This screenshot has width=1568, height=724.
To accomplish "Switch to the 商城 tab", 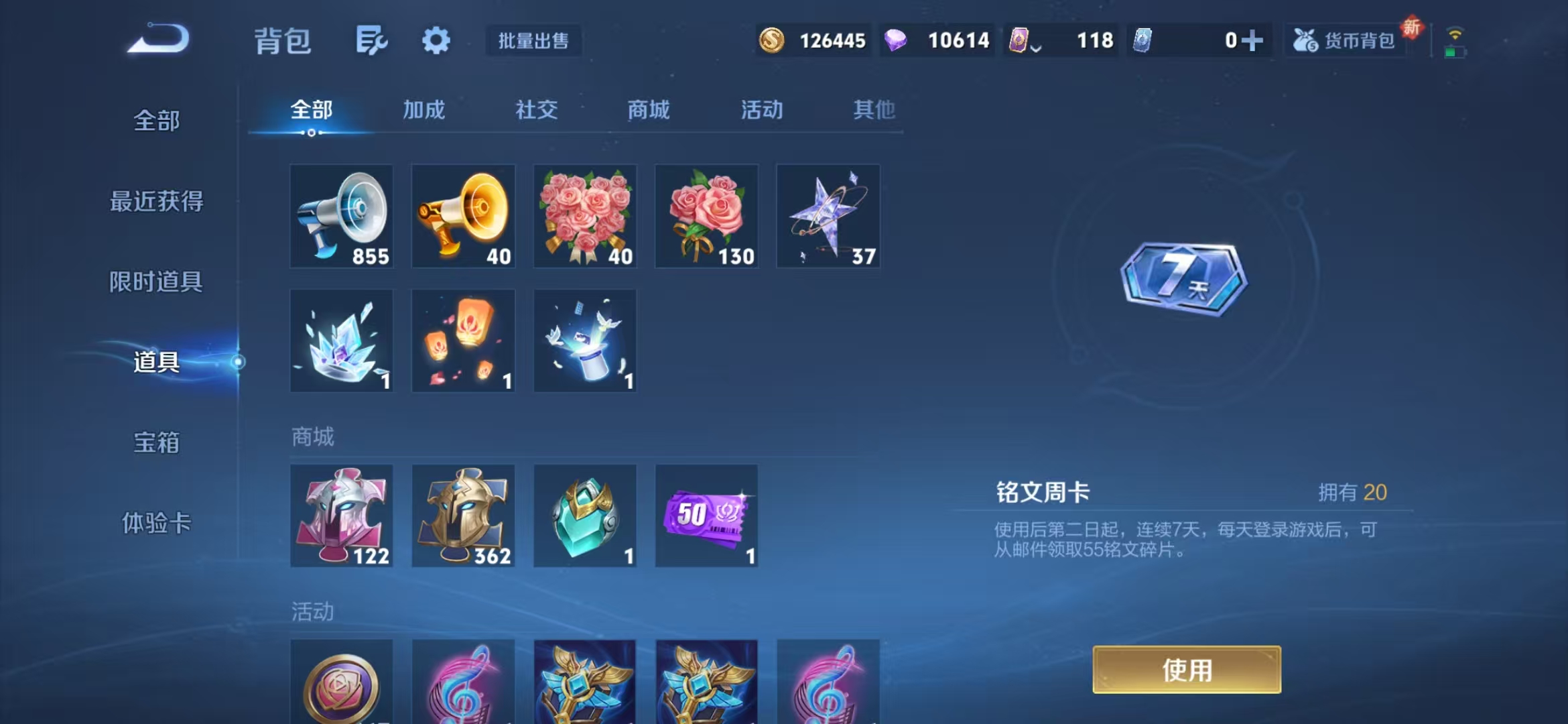I will (647, 111).
